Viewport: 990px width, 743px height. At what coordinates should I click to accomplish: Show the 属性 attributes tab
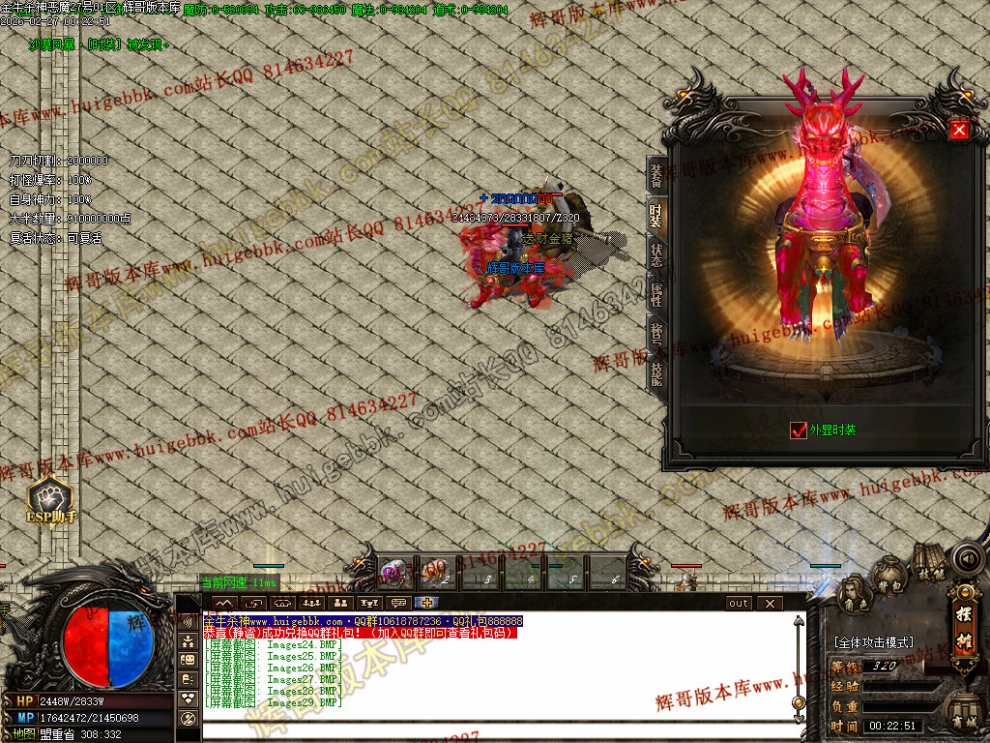tap(656, 294)
